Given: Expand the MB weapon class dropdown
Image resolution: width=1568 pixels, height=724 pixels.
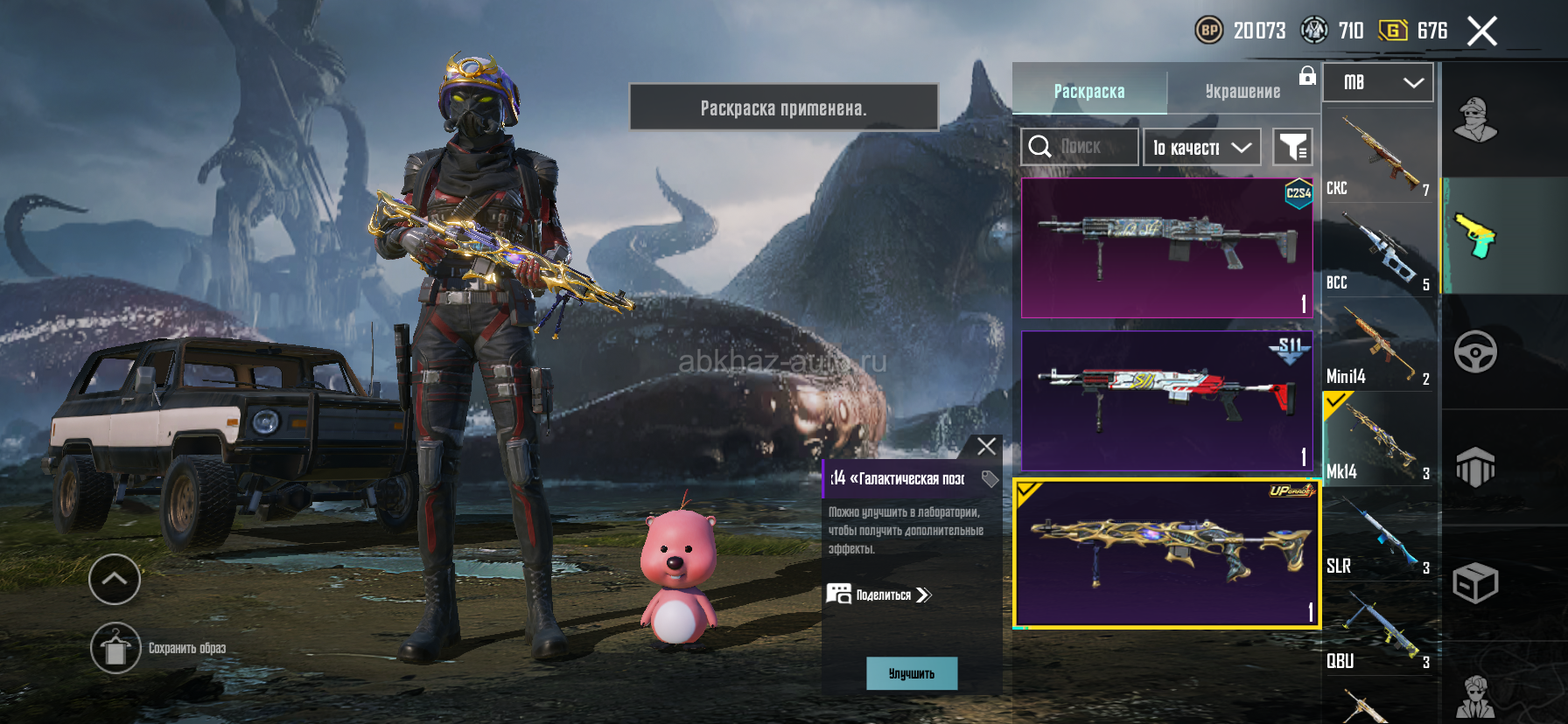Looking at the screenshot, I should click(1377, 82).
